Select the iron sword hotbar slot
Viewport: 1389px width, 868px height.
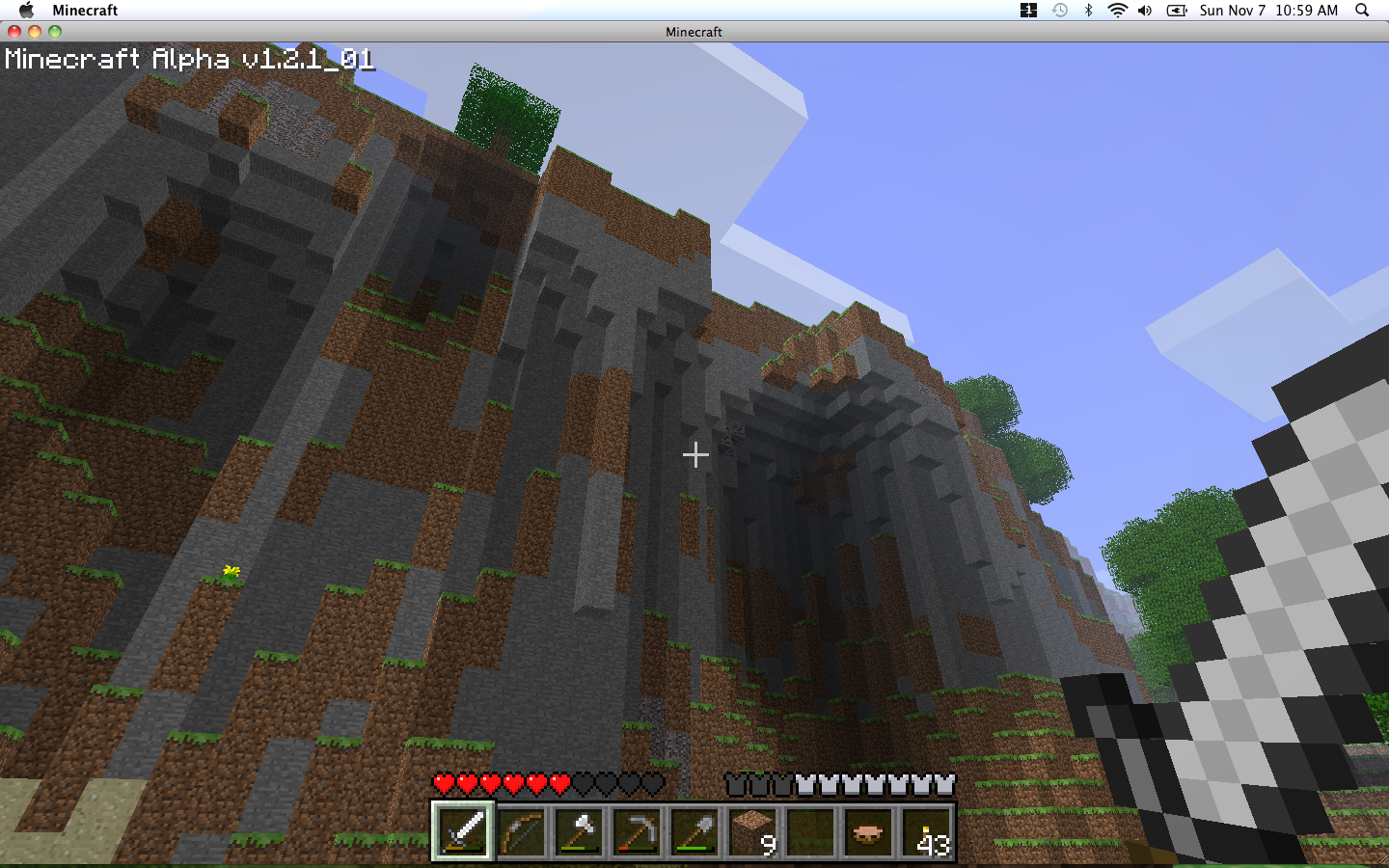463,830
